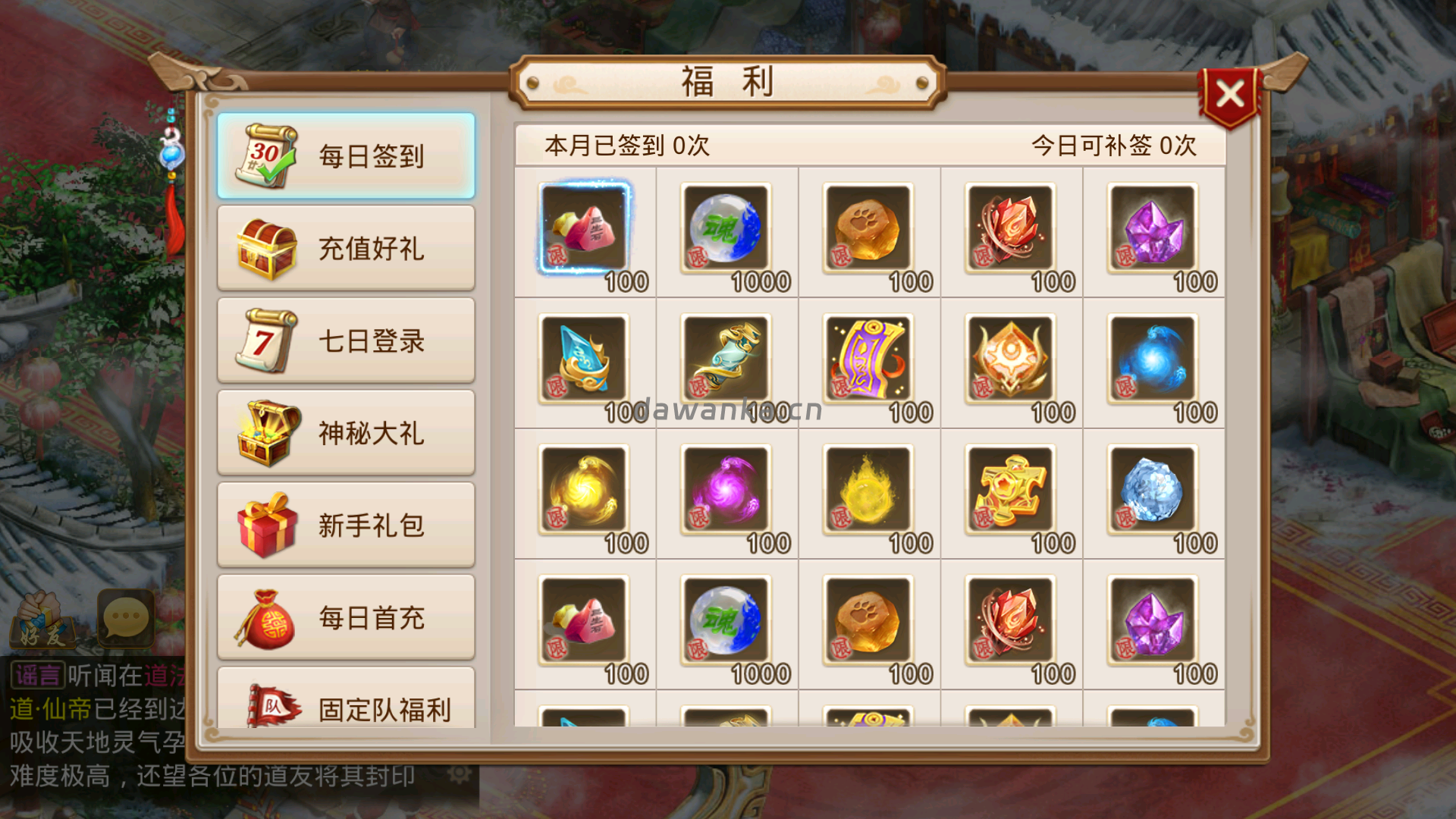Click the golden vial reward icon
This screenshot has width=1456, height=819.
[726, 358]
